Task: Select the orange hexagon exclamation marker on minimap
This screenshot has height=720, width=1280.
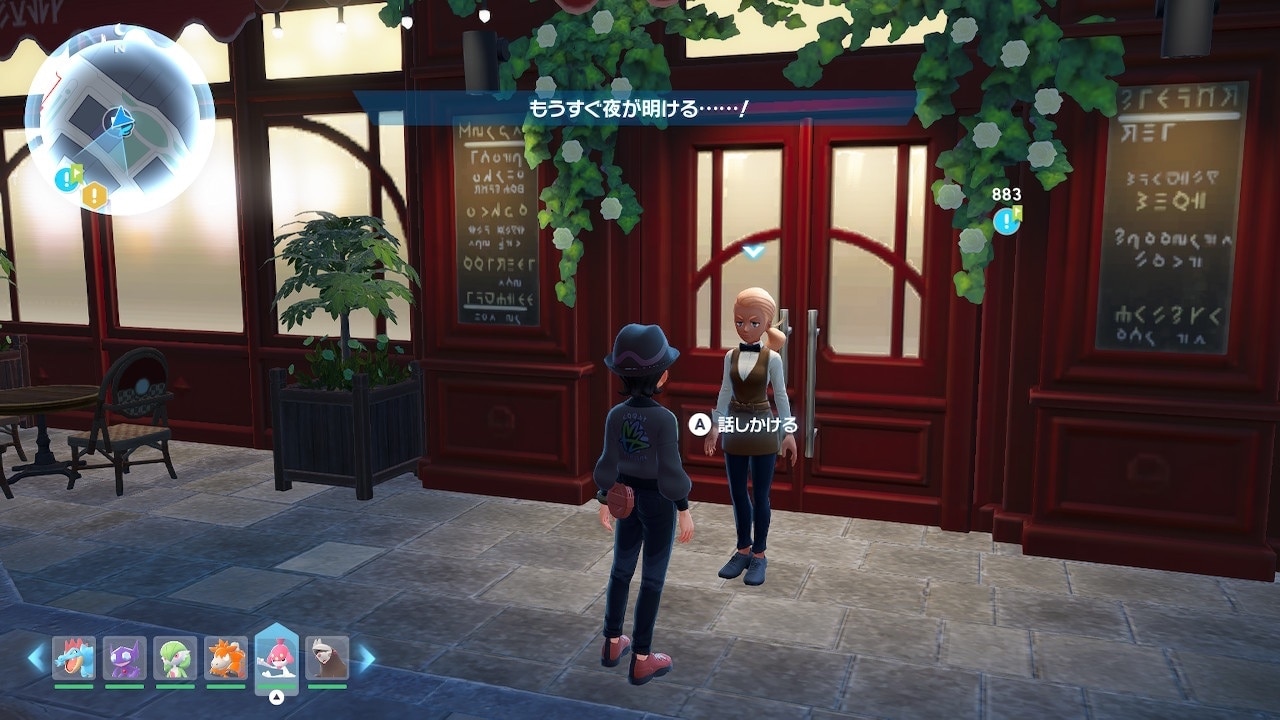Action: [x=94, y=194]
